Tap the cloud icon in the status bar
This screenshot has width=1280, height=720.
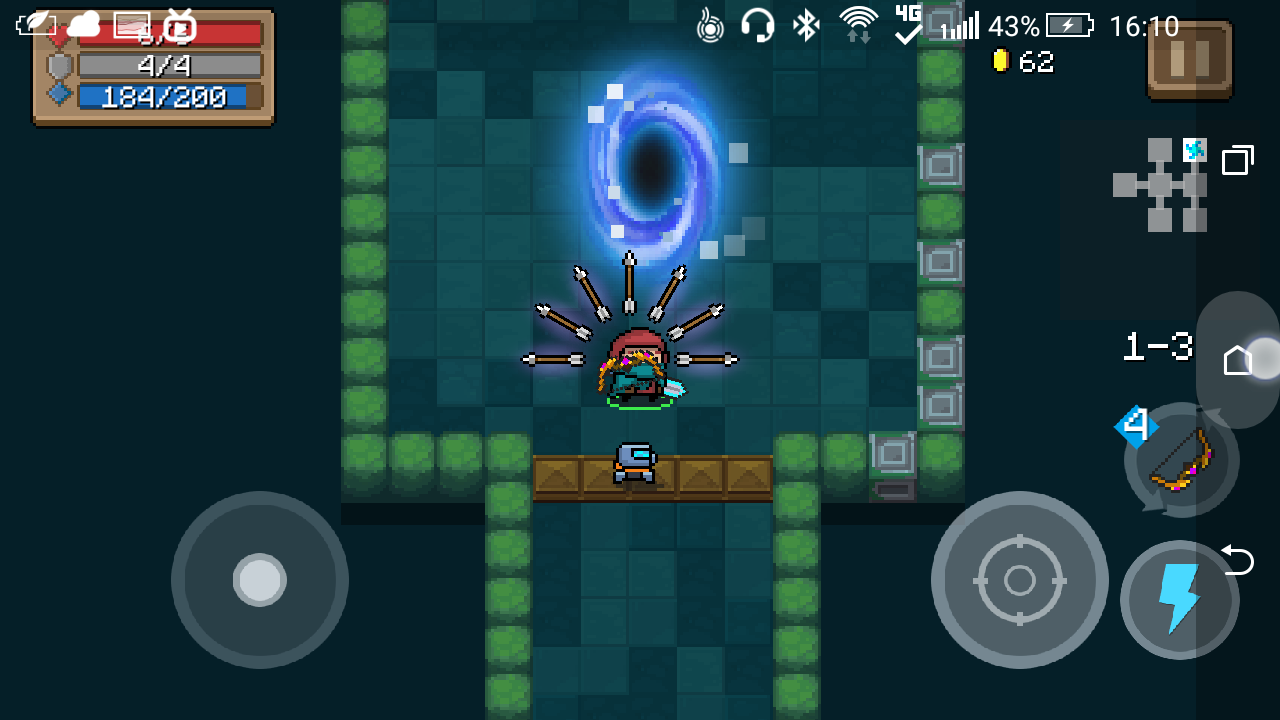(x=85, y=22)
